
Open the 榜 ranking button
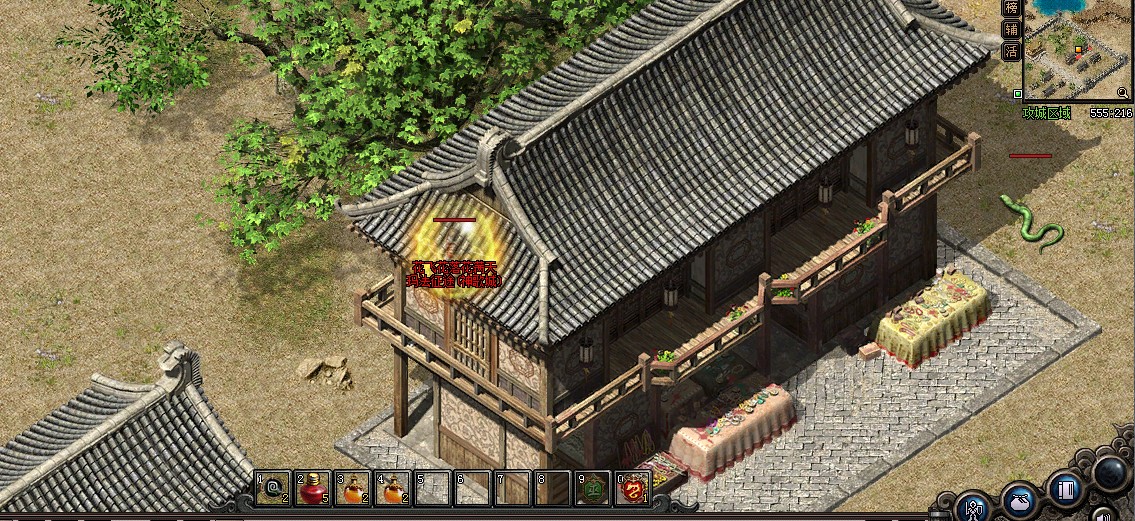tap(1012, 7)
